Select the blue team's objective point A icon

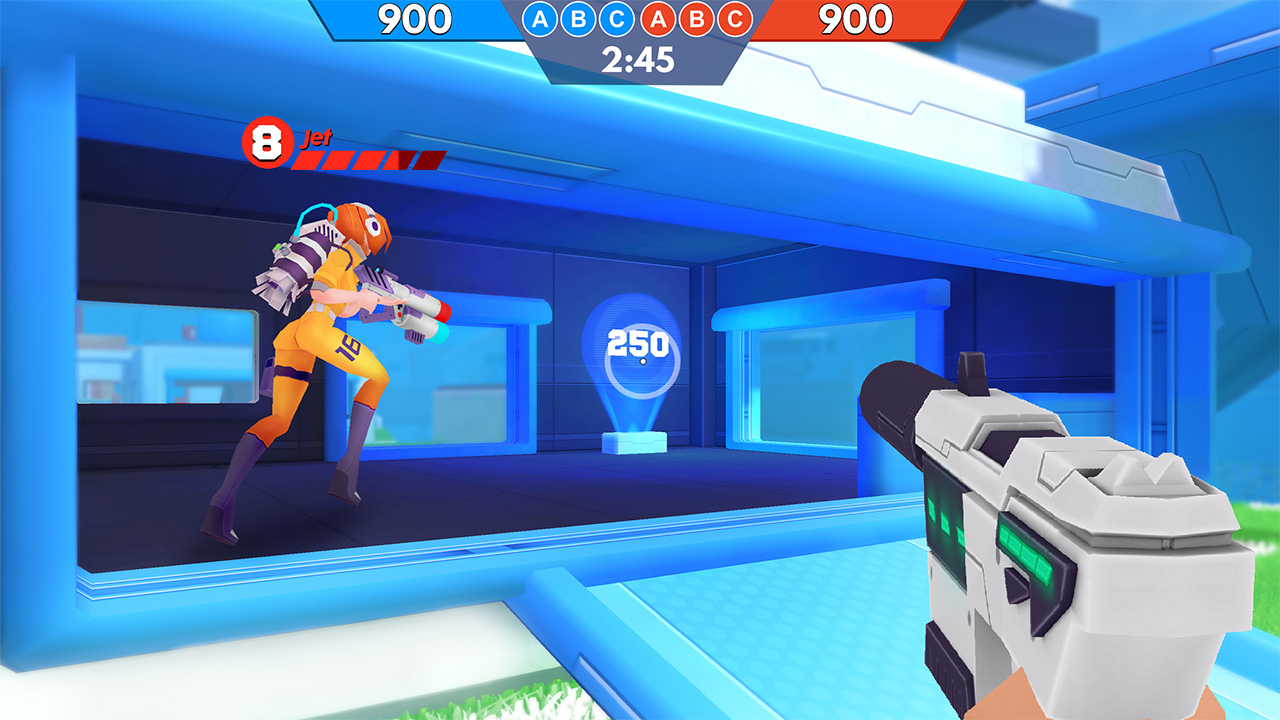(539, 18)
